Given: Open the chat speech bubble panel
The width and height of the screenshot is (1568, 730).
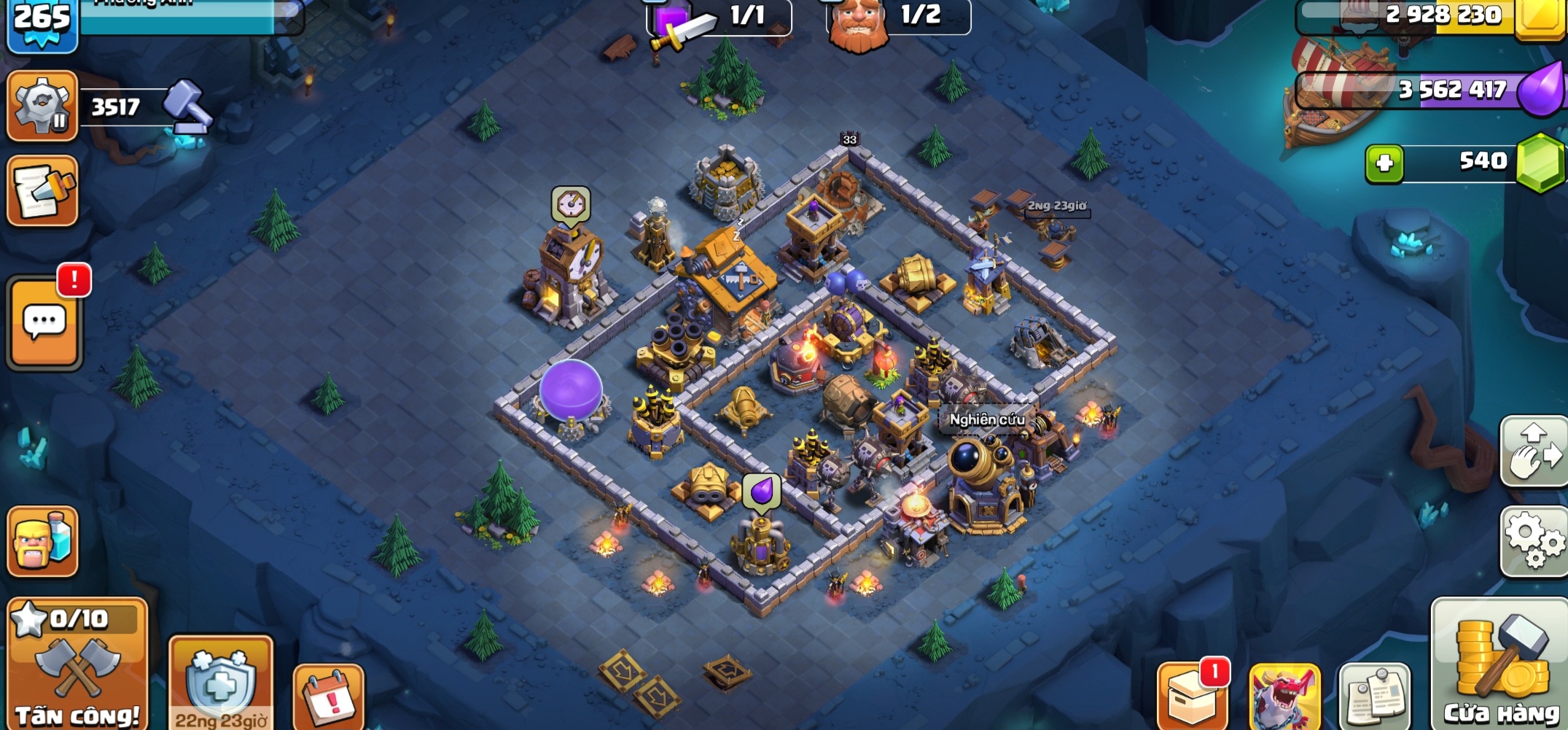Looking at the screenshot, I should click(44, 322).
